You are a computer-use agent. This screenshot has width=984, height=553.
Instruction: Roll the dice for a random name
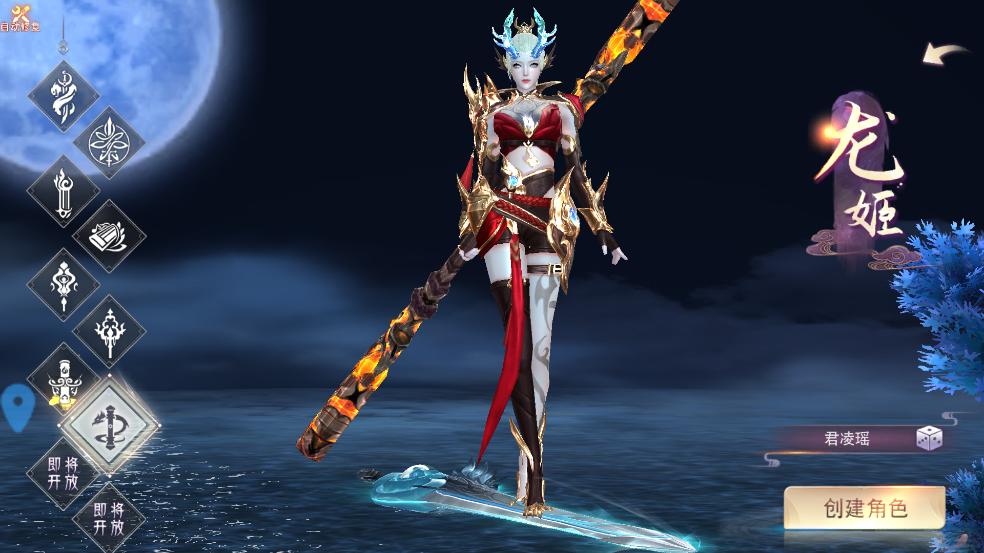(929, 438)
